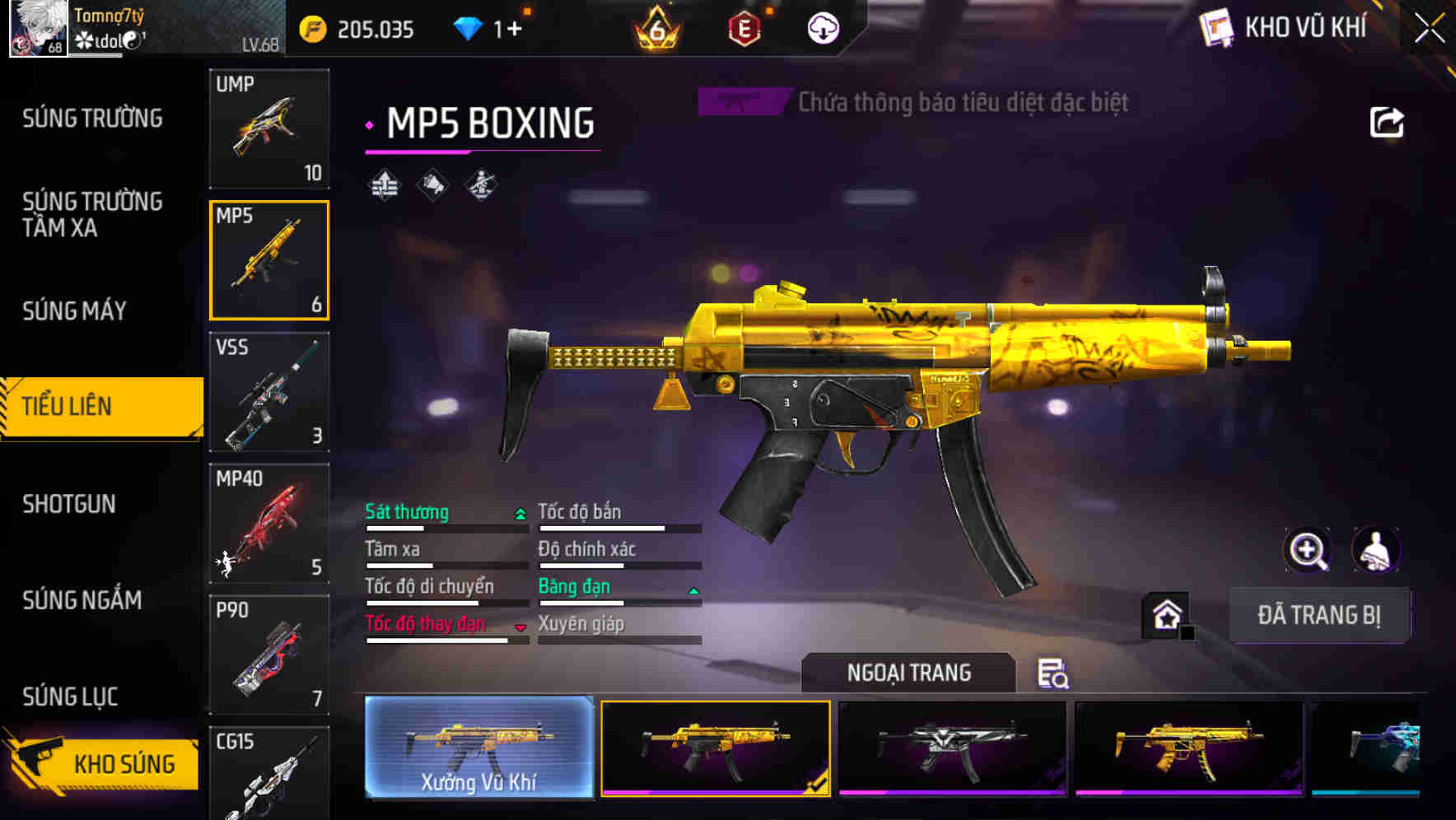Open the level 6 crown badge
This screenshot has width=1456, height=820.
pos(659,27)
